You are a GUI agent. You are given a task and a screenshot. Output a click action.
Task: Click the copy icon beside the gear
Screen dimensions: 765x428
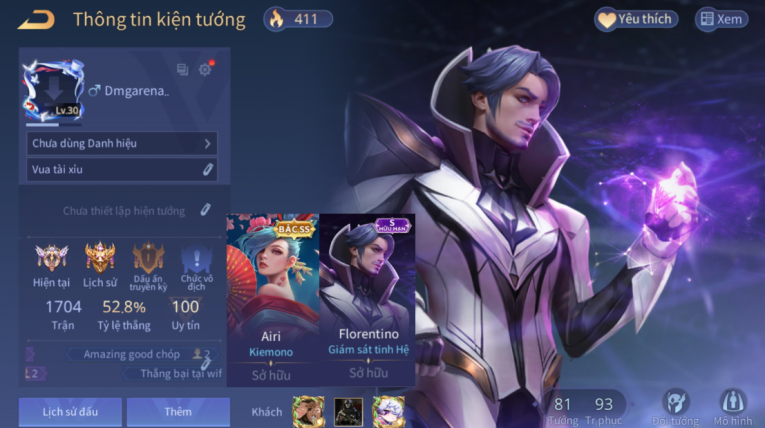point(182,69)
